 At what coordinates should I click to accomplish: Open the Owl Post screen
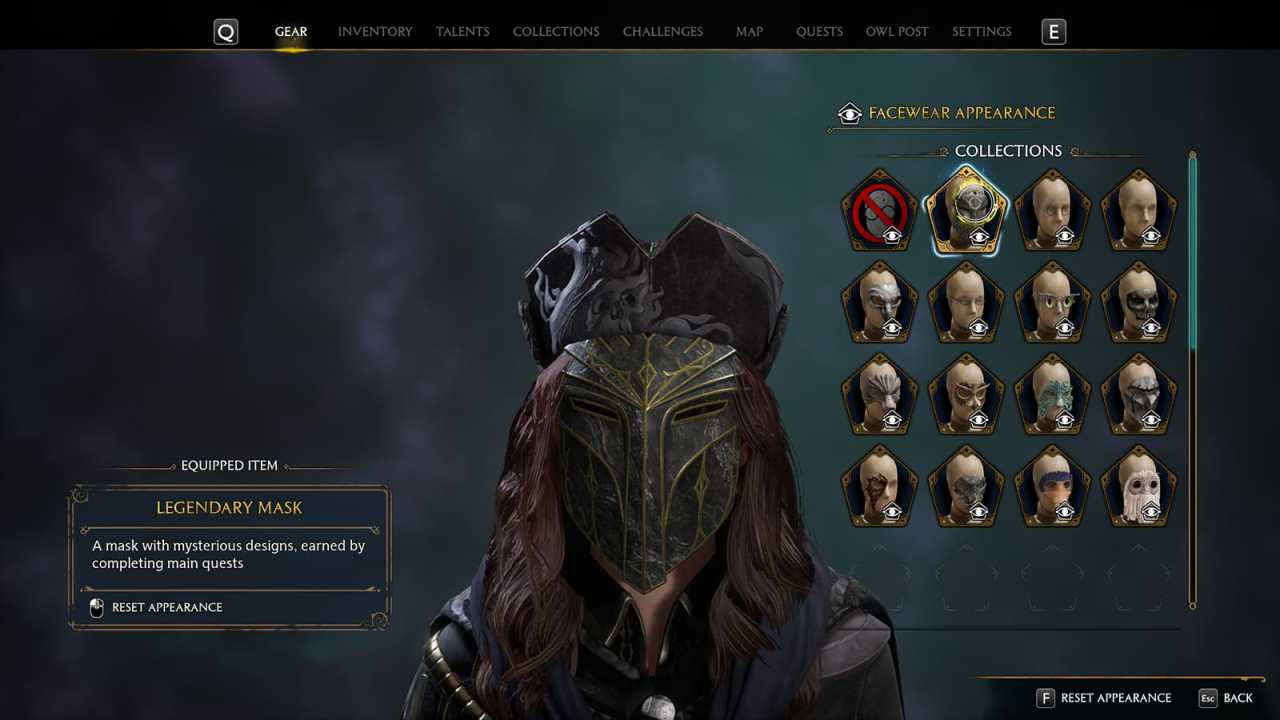896,31
